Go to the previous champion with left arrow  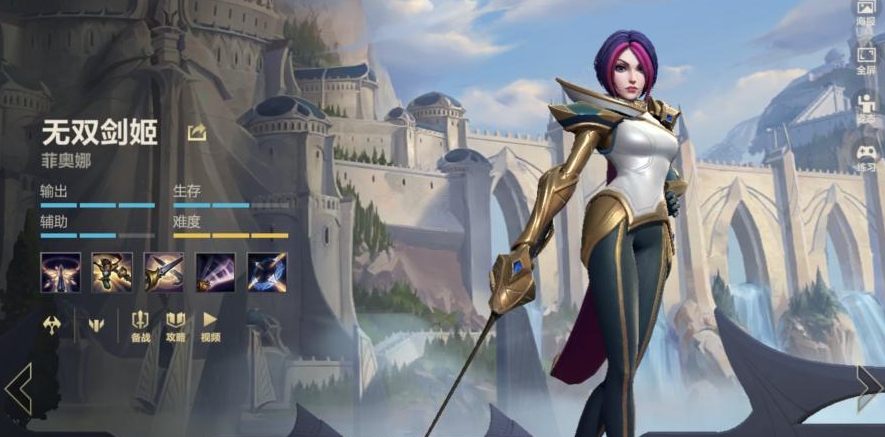coord(18,388)
